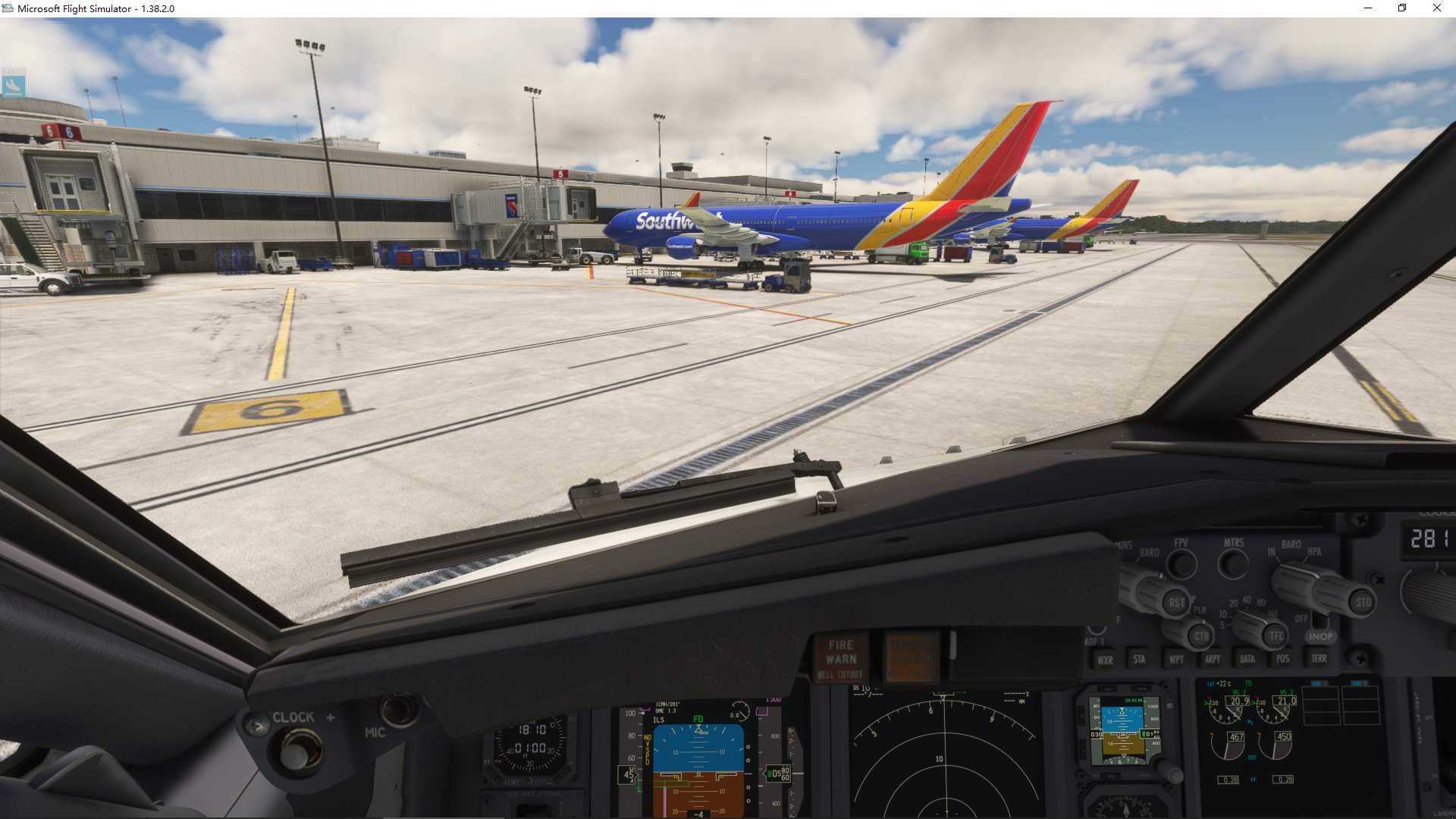Minimize the game window
1456x819 pixels.
(x=1368, y=8)
